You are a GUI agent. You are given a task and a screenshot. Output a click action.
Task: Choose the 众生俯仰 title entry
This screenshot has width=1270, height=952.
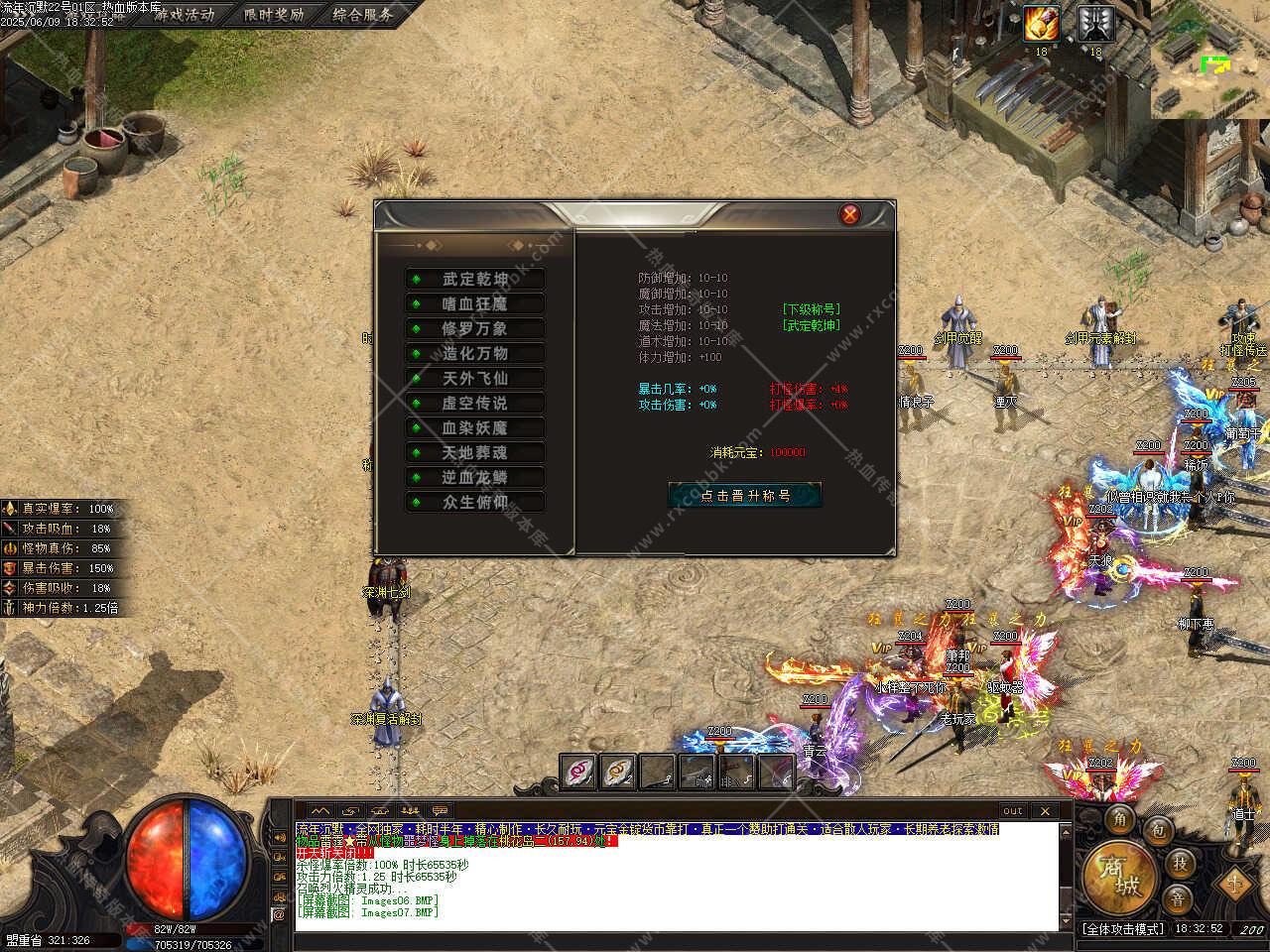475,503
